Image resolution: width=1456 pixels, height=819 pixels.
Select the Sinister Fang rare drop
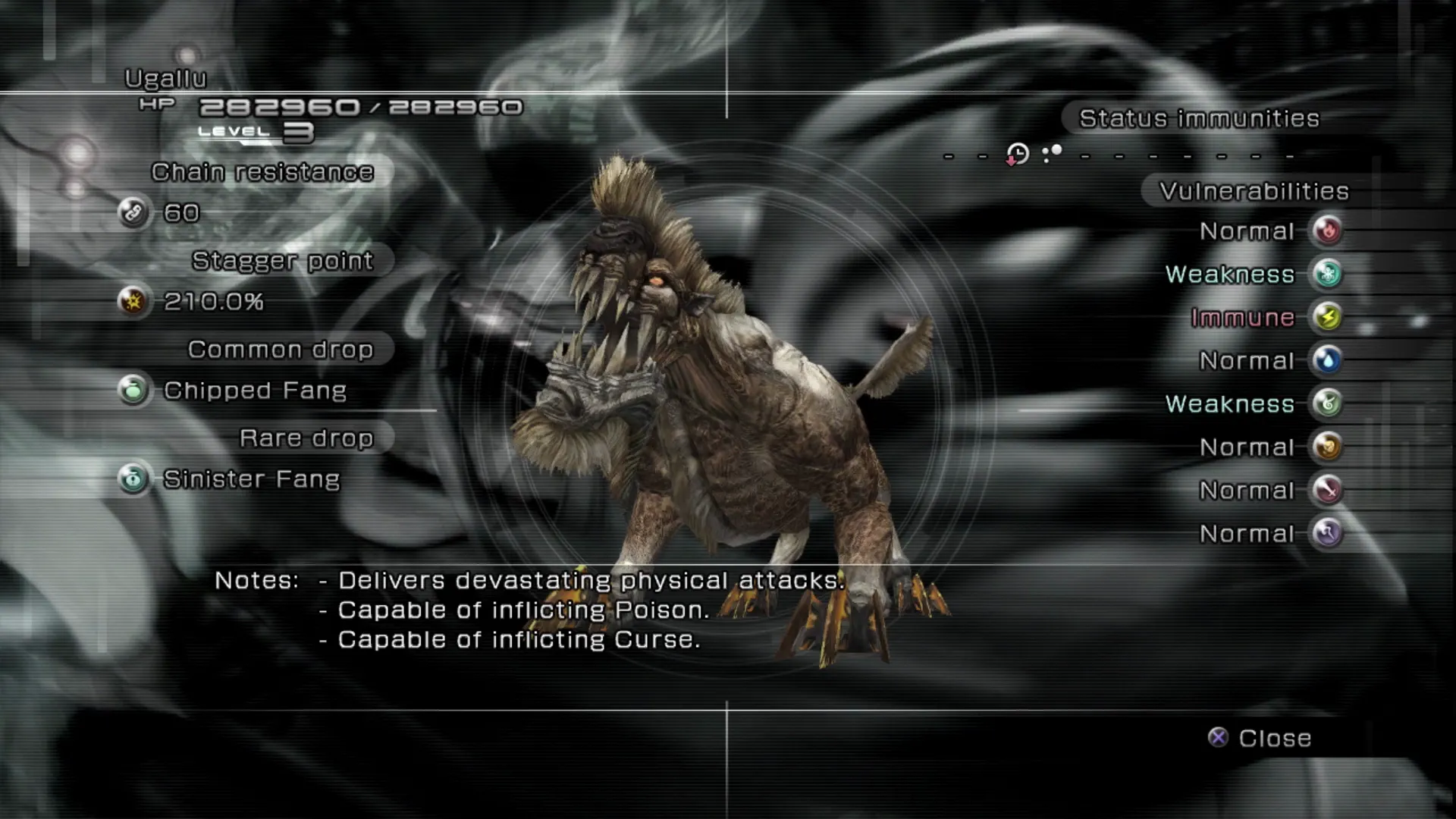(251, 479)
